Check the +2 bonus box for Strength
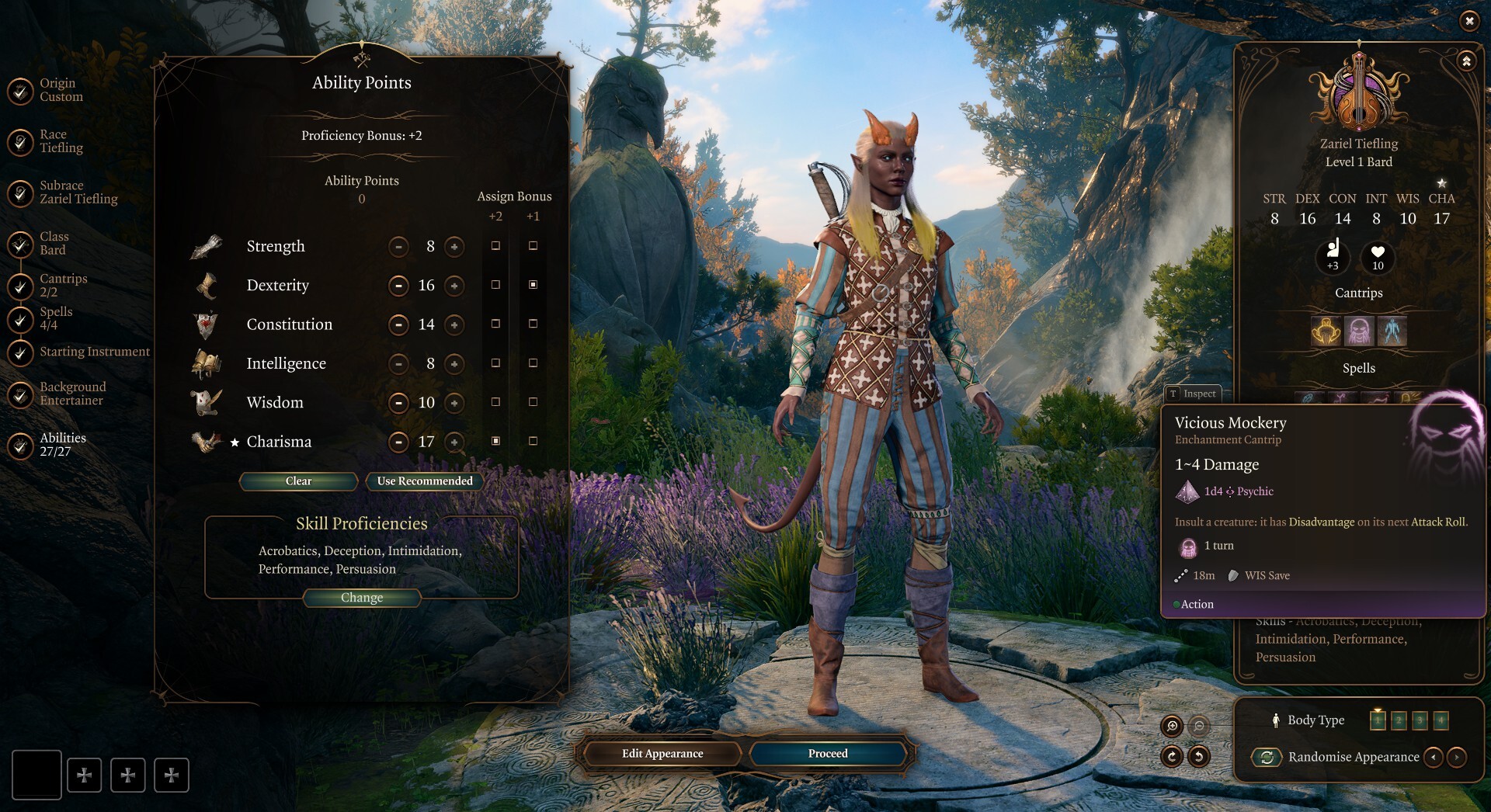Viewport: 1491px width, 812px height. point(496,245)
